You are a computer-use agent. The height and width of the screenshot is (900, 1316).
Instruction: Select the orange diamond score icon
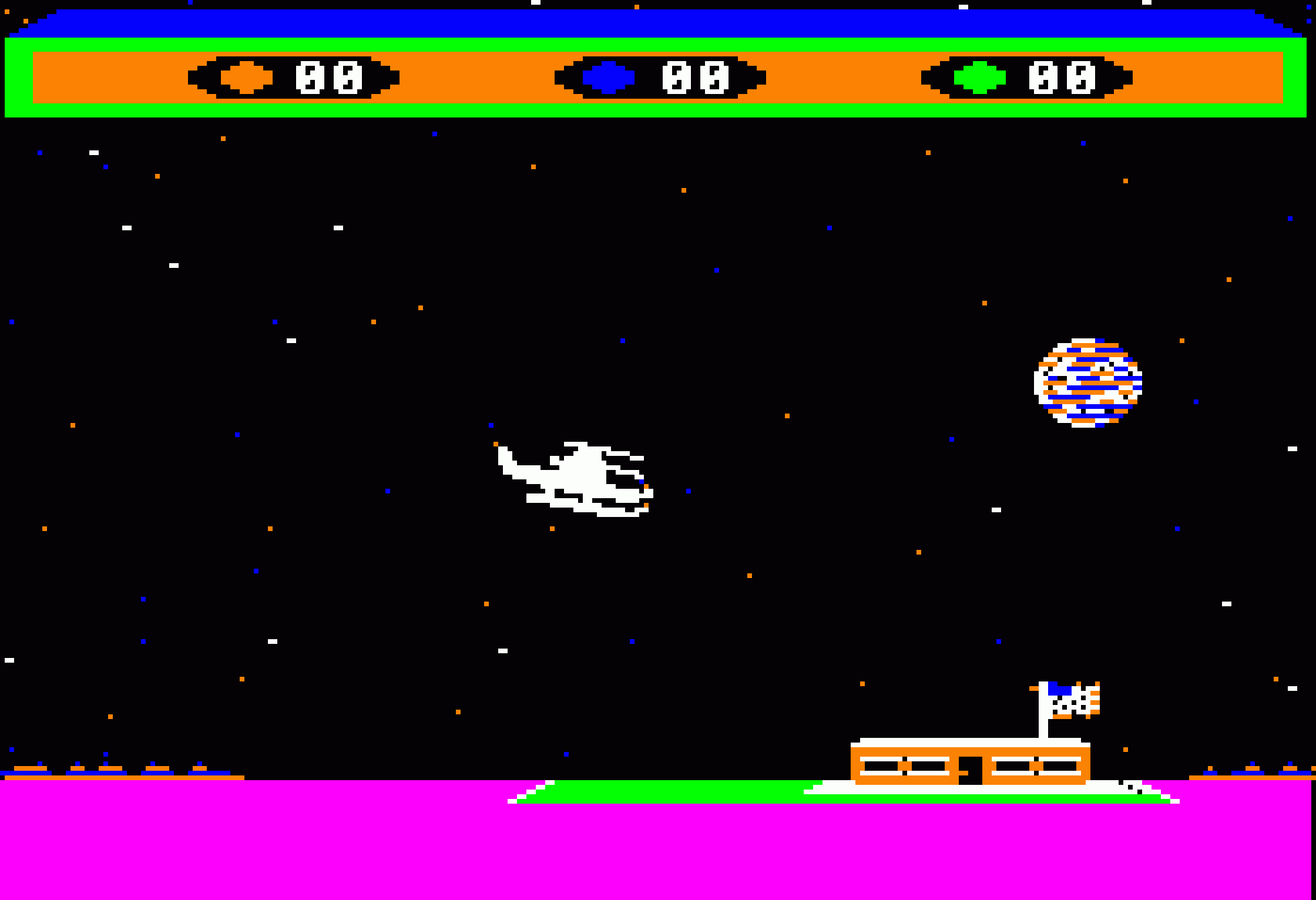coord(246,75)
